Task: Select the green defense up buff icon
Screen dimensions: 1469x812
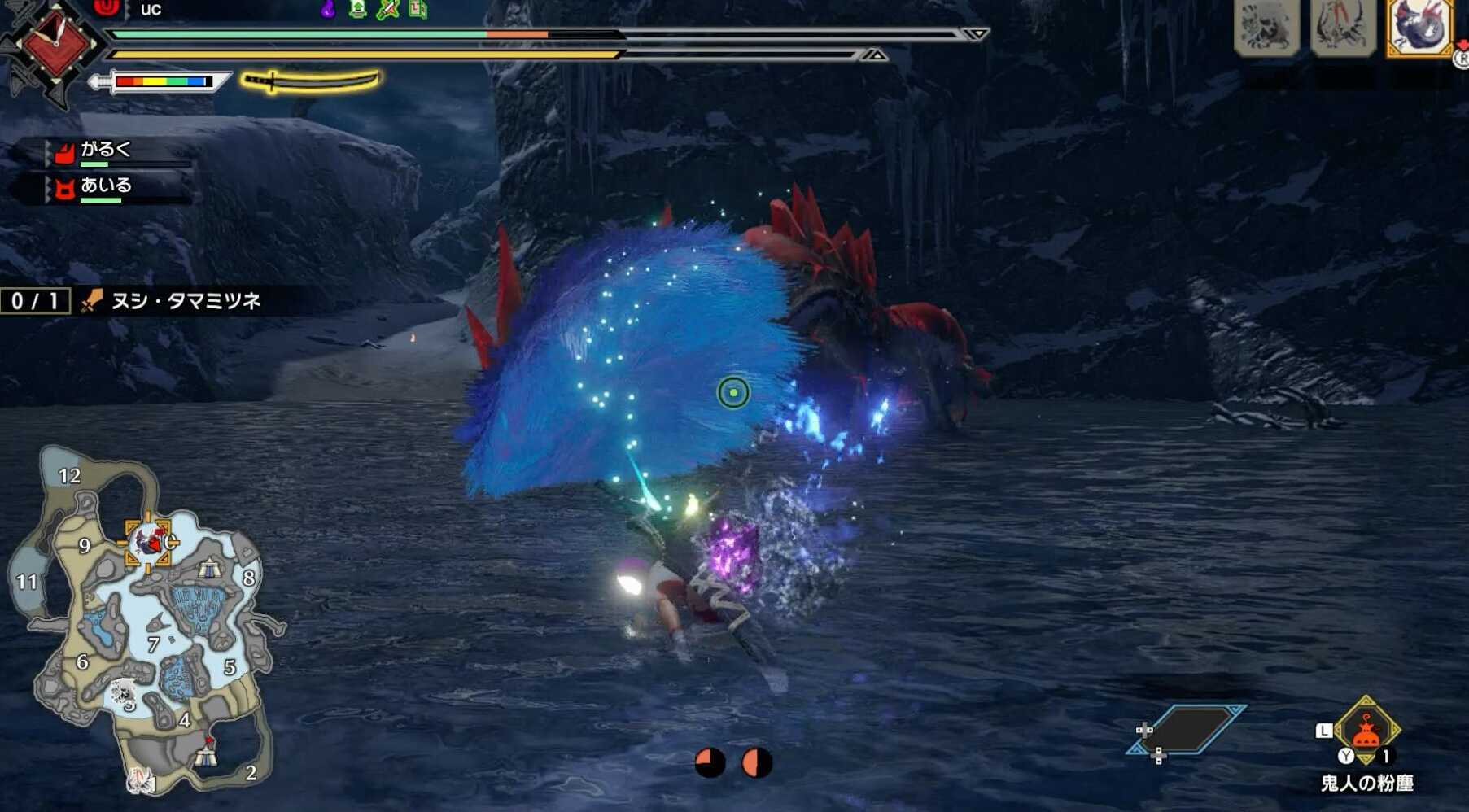Action: click(x=357, y=11)
